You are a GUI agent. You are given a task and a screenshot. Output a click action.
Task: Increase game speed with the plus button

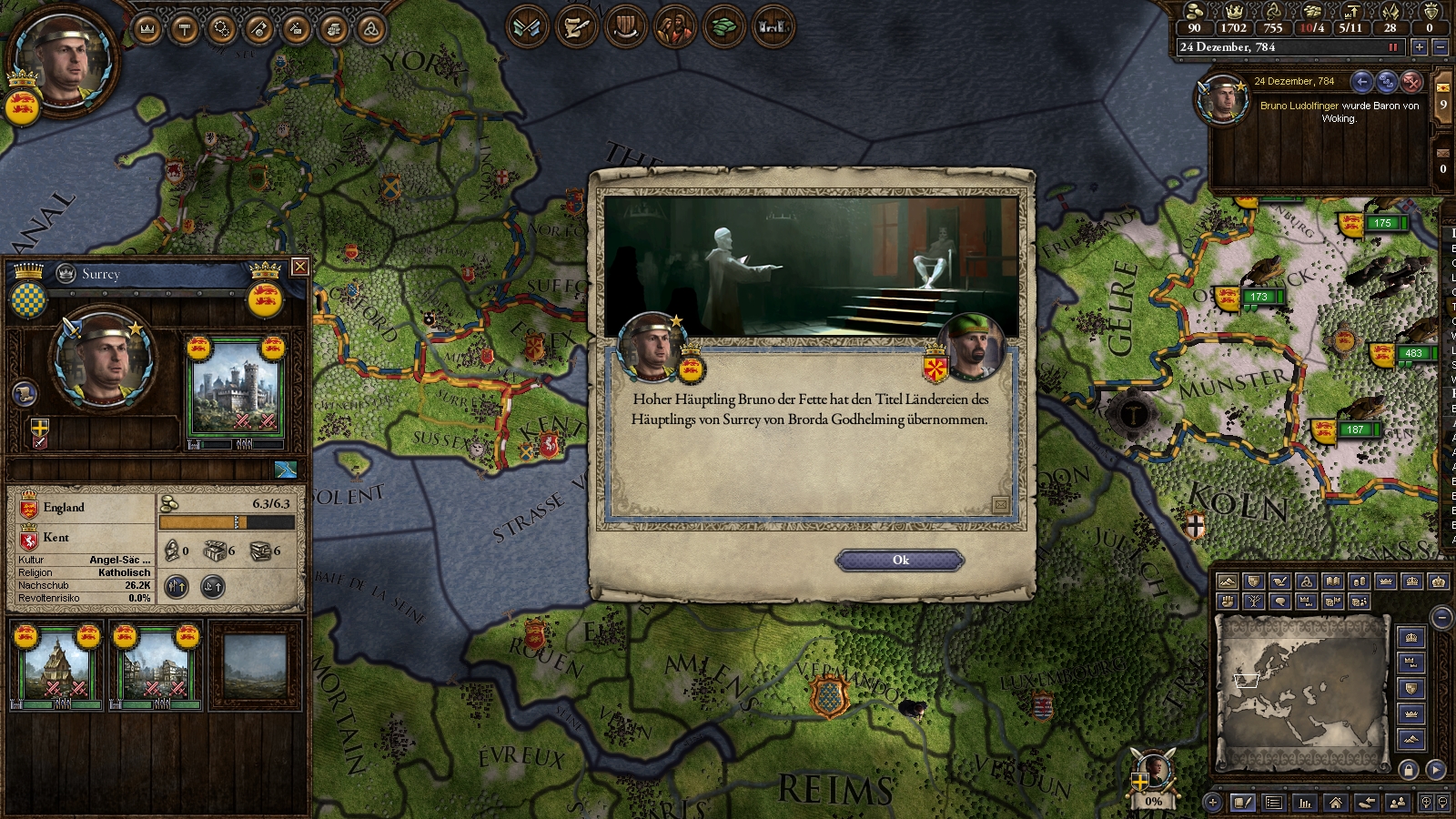coord(1419,47)
